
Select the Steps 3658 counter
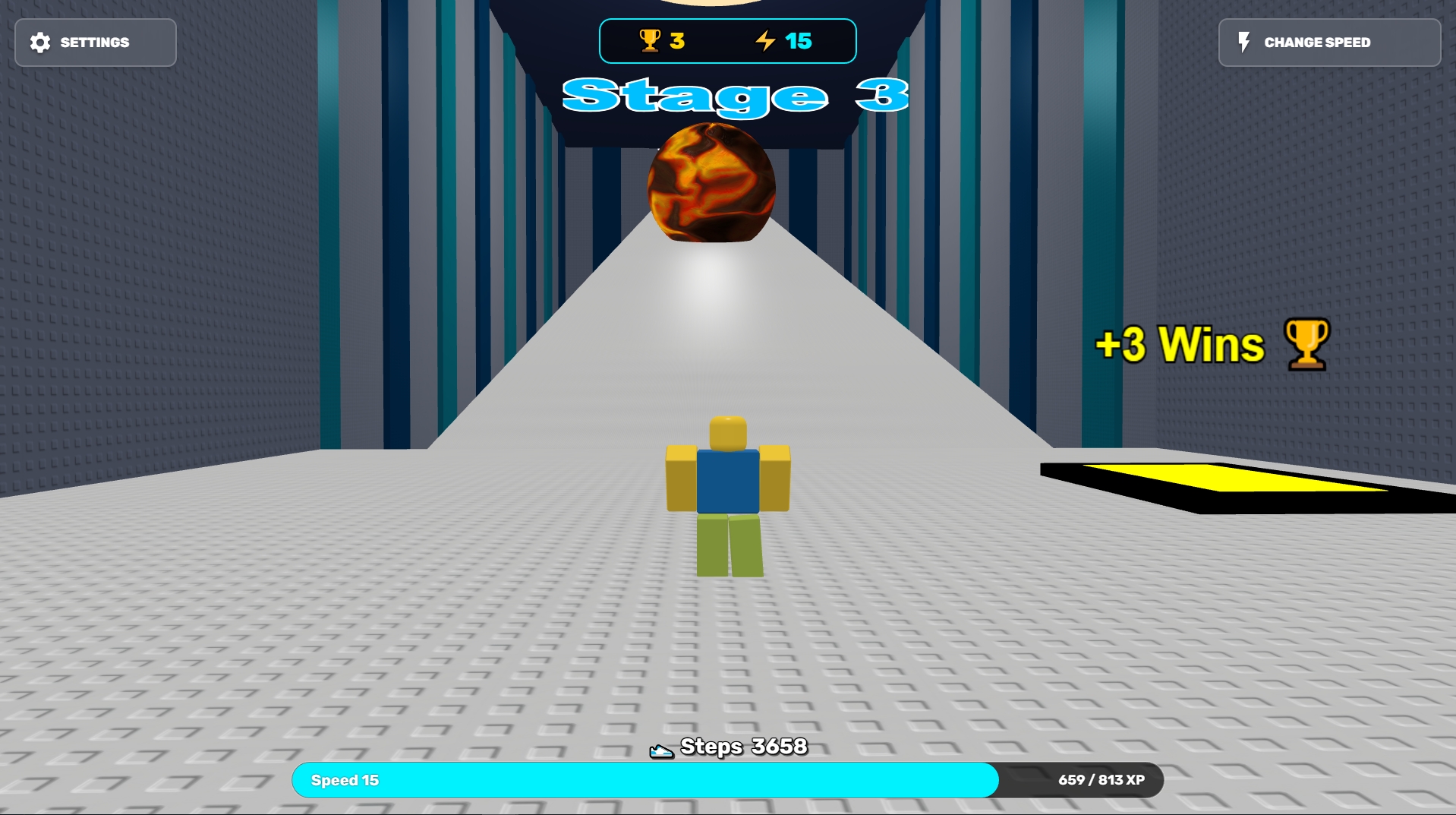[x=742, y=747]
